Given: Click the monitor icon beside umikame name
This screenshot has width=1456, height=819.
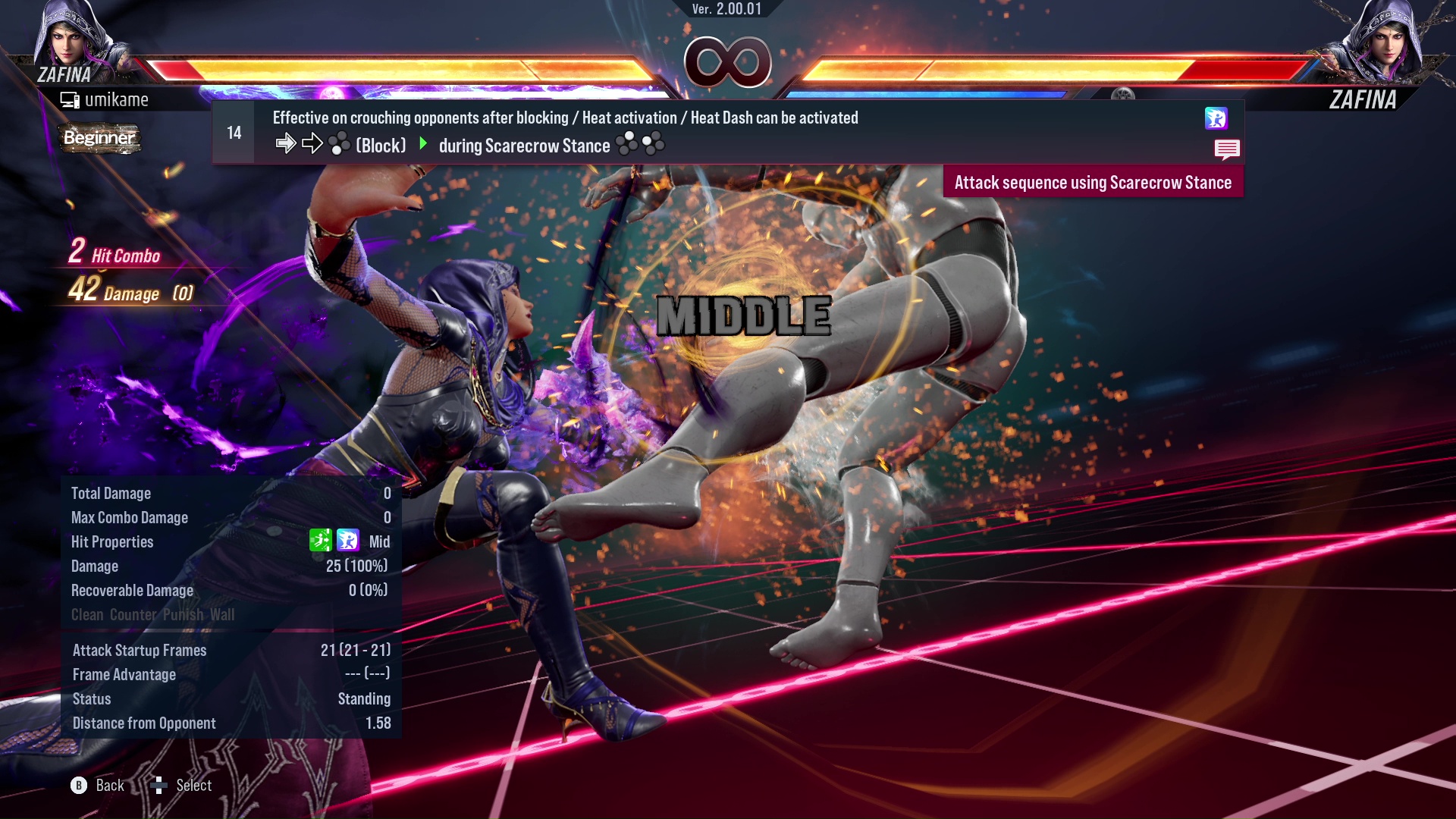Looking at the screenshot, I should coord(71,99).
